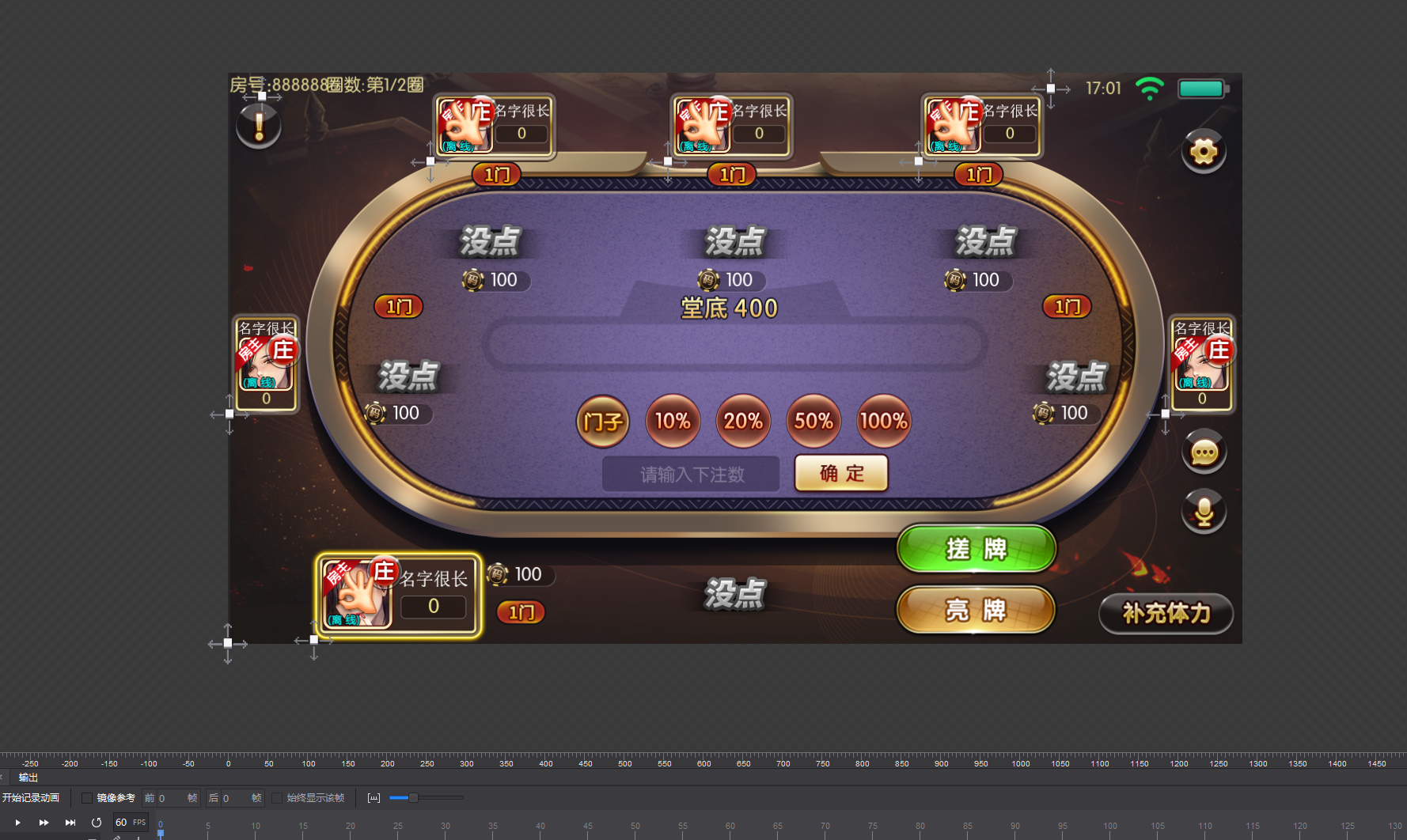Image resolution: width=1407 pixels, height=840 pixels.
Task: Click the exclamation mark icon top-left
Action: coord(258,124)
